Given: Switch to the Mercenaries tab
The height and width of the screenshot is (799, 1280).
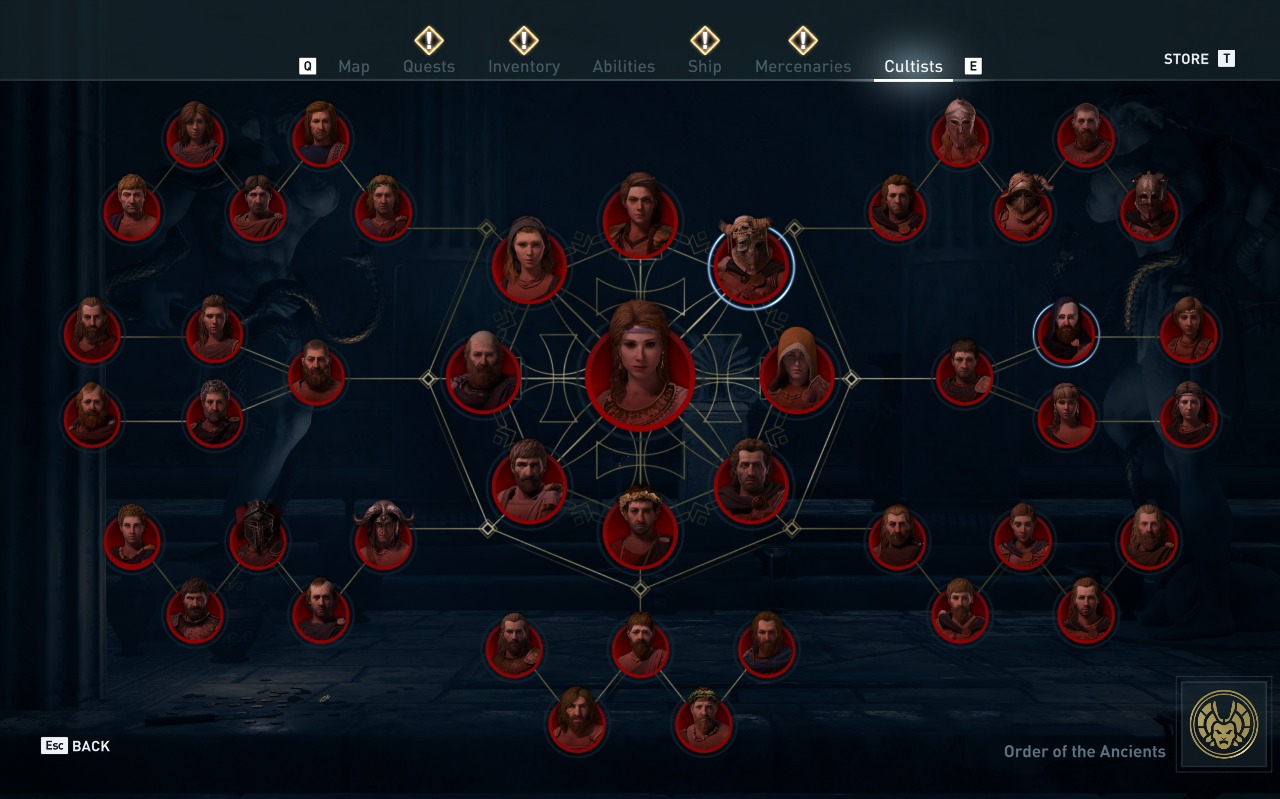Looking at the screenshot, I should click(x=802, y=66).
